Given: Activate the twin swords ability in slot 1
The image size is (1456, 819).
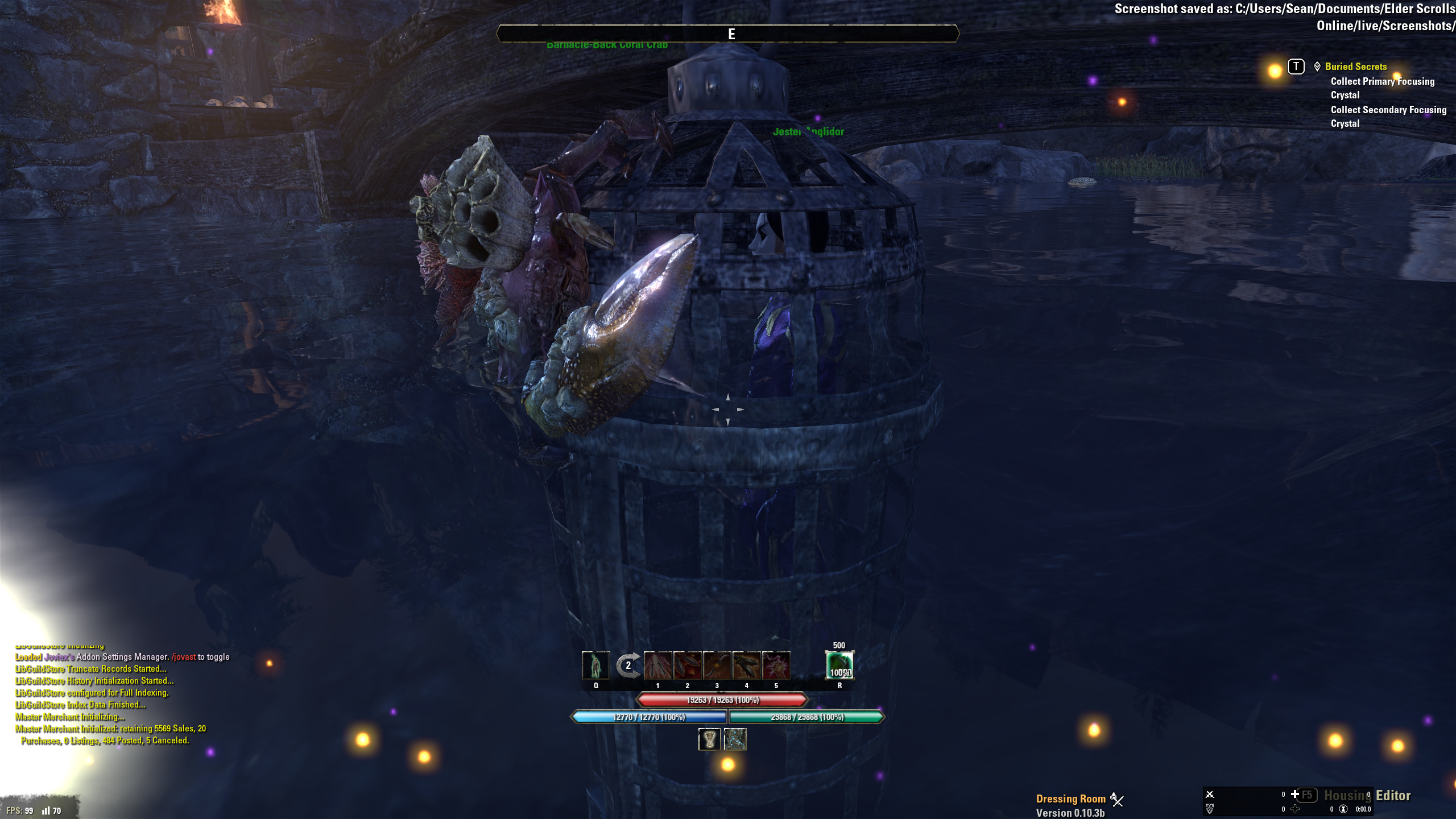Looking at the screenshot, I should [657, 665].
